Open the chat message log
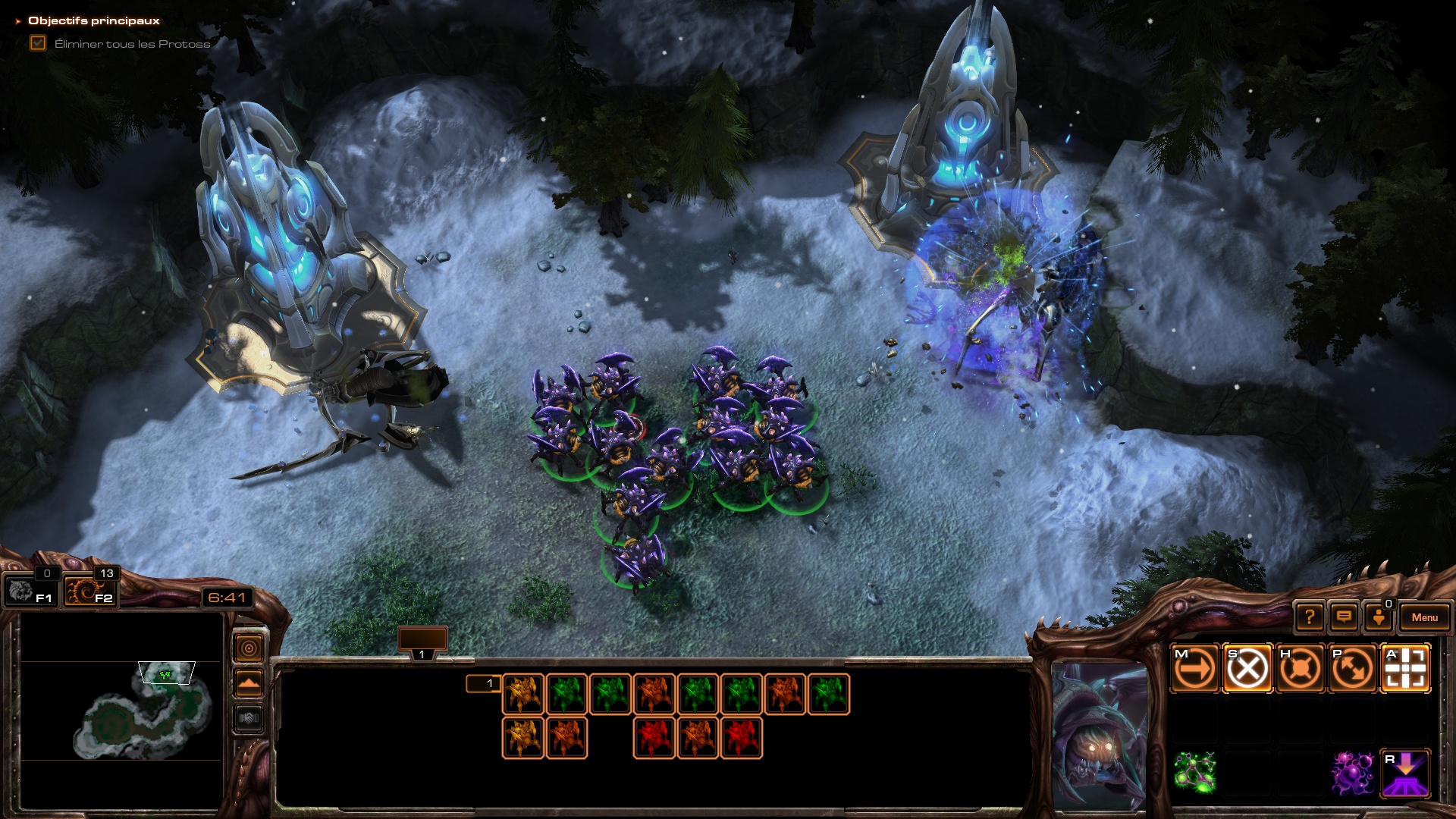The image size is (1456, 819). pos(1344,617)
